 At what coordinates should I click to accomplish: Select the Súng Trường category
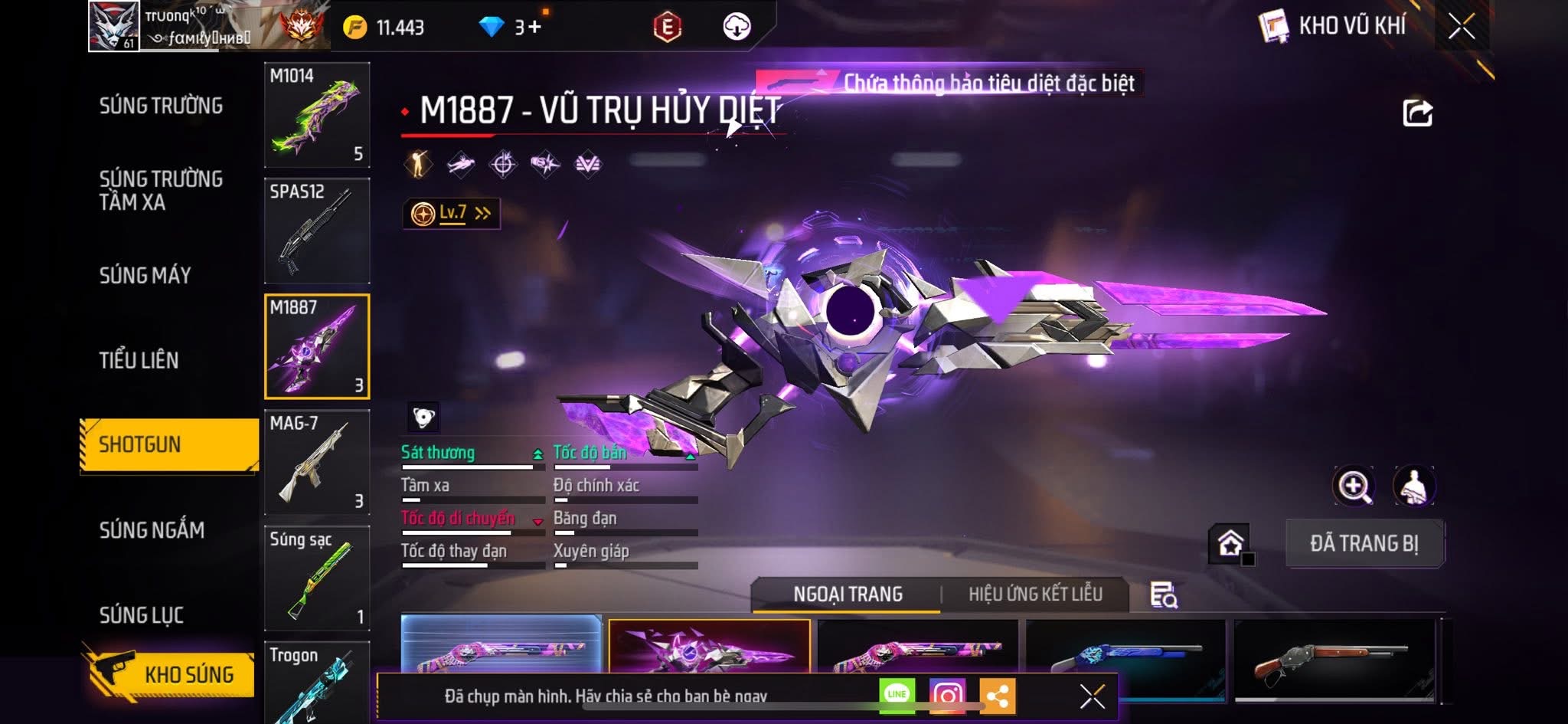click(x=161, y=106)
